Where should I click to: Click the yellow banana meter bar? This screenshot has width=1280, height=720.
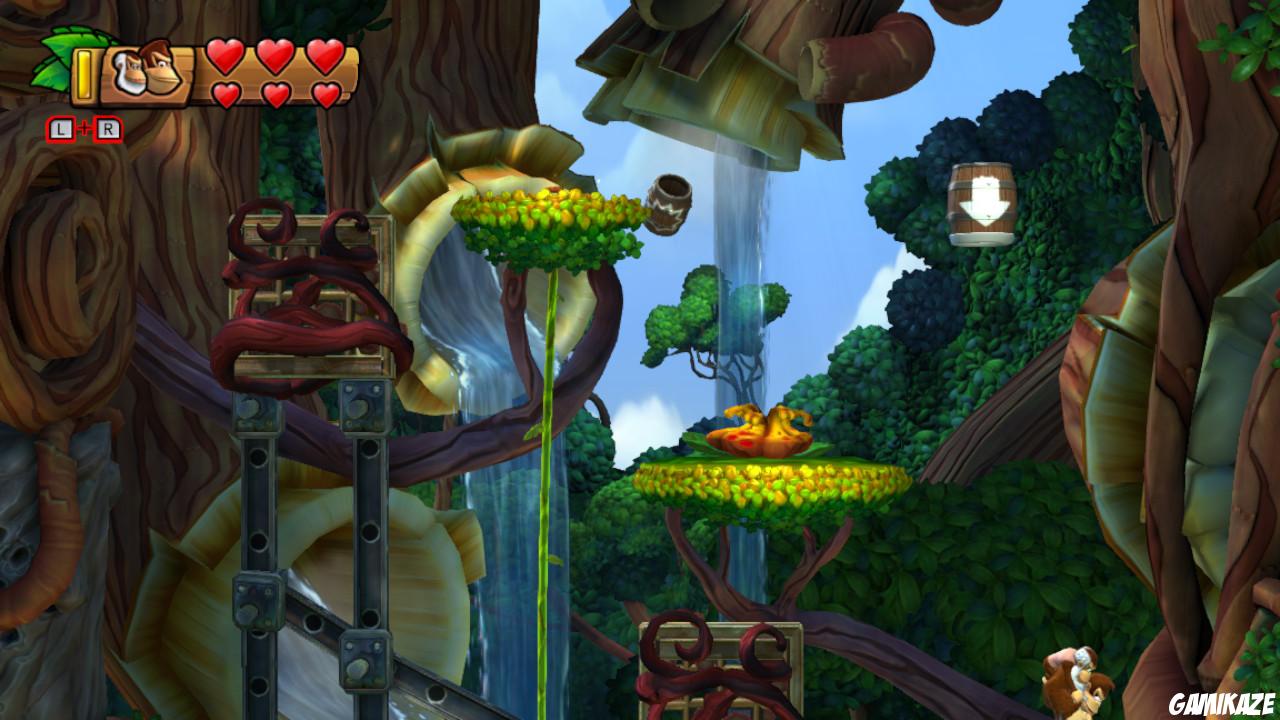coord(82,76)
